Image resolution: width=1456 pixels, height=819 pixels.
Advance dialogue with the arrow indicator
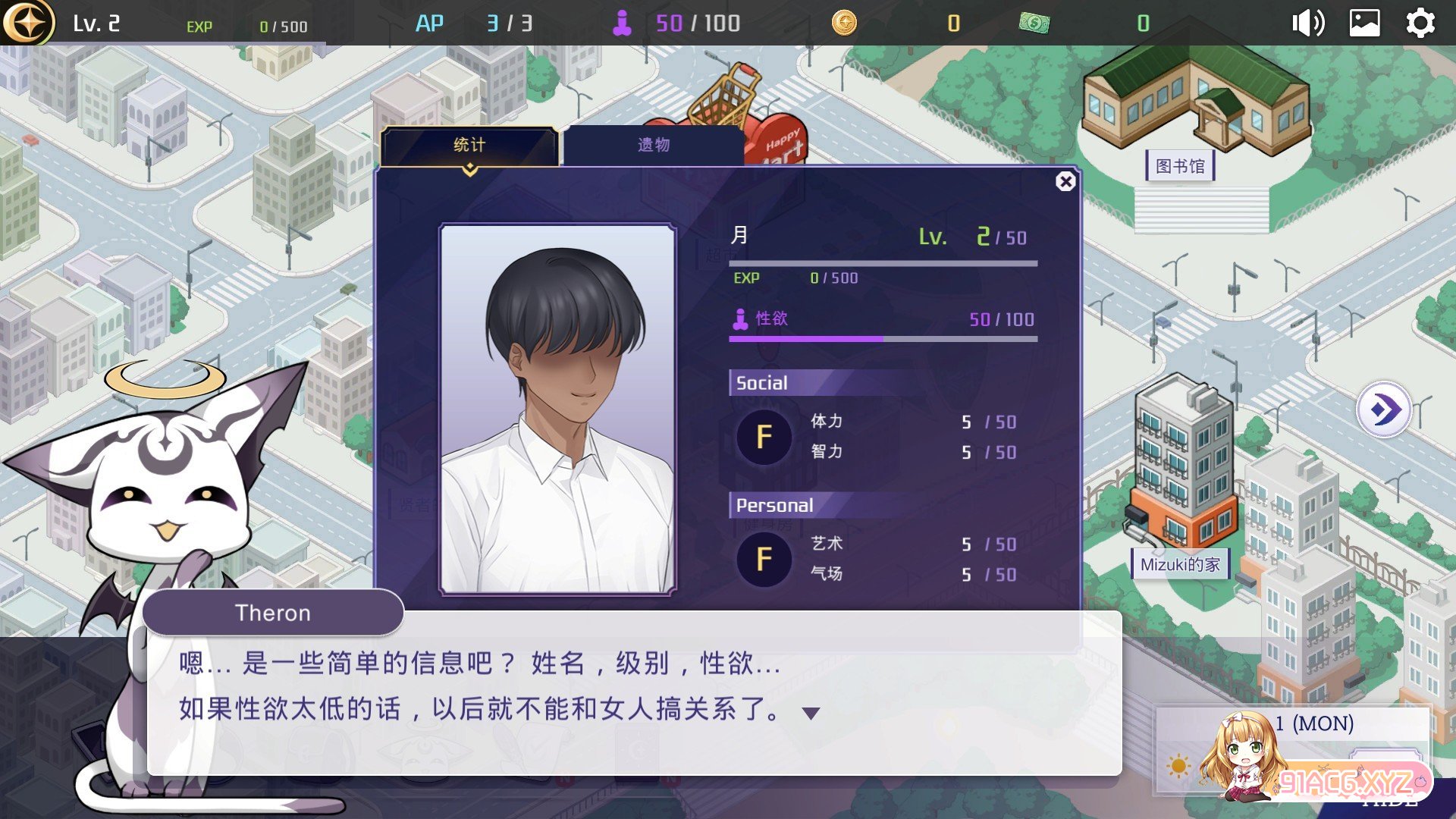coord(811,714)
